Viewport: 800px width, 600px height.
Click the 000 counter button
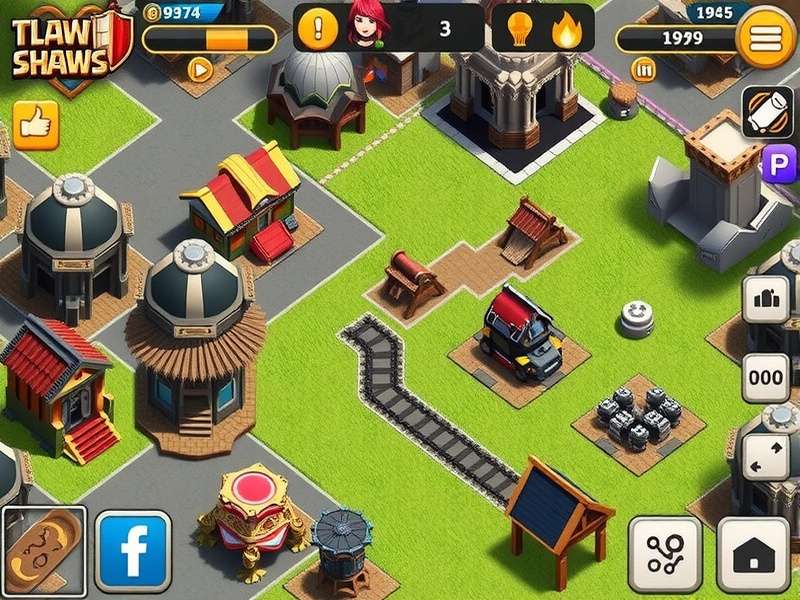point(767,378)
